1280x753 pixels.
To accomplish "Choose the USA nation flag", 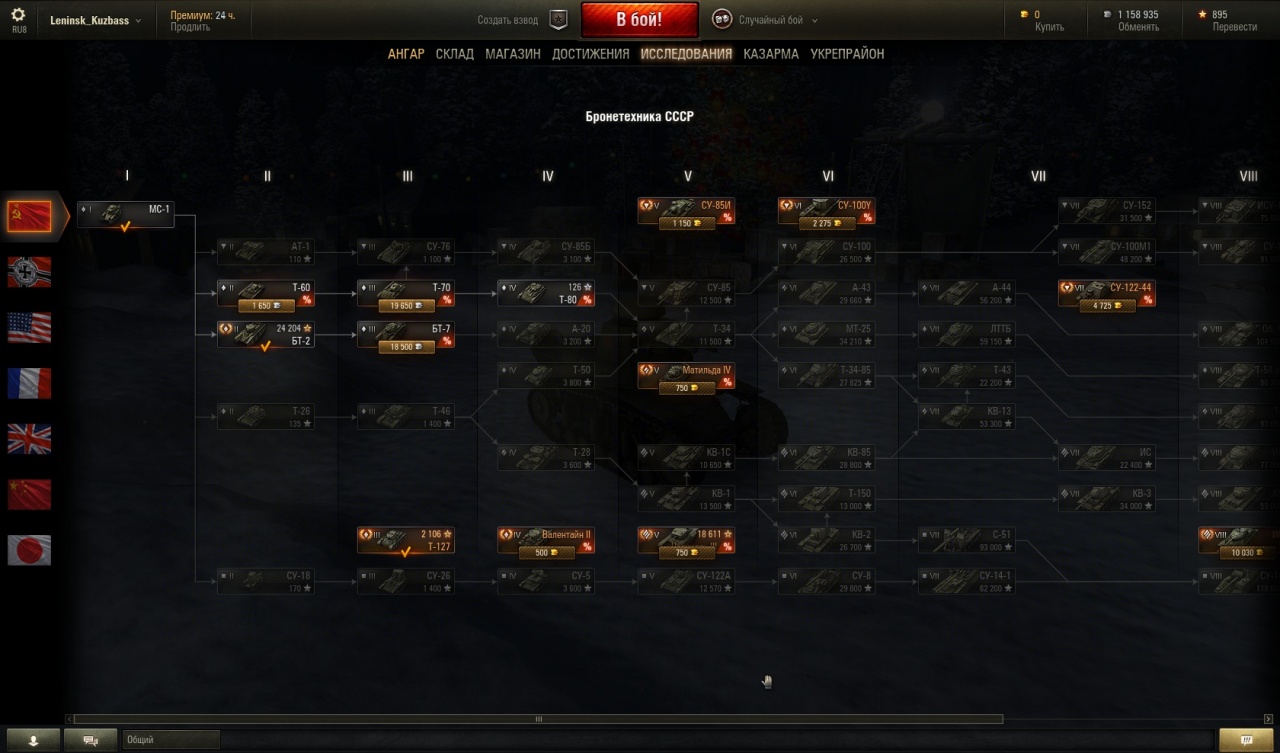I will pos(29,327).
